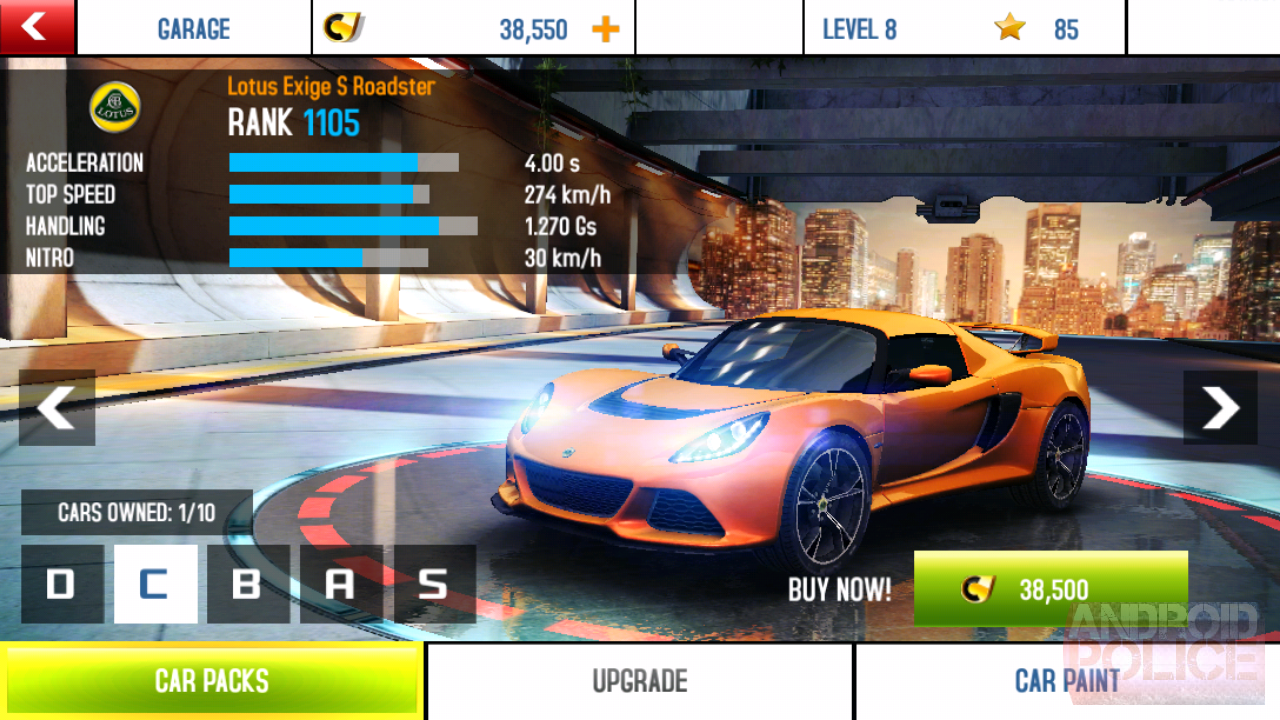This screenshot has height=720, width=1280.
Task: Open the Car Paint menu
Action: coord(1067,681)
